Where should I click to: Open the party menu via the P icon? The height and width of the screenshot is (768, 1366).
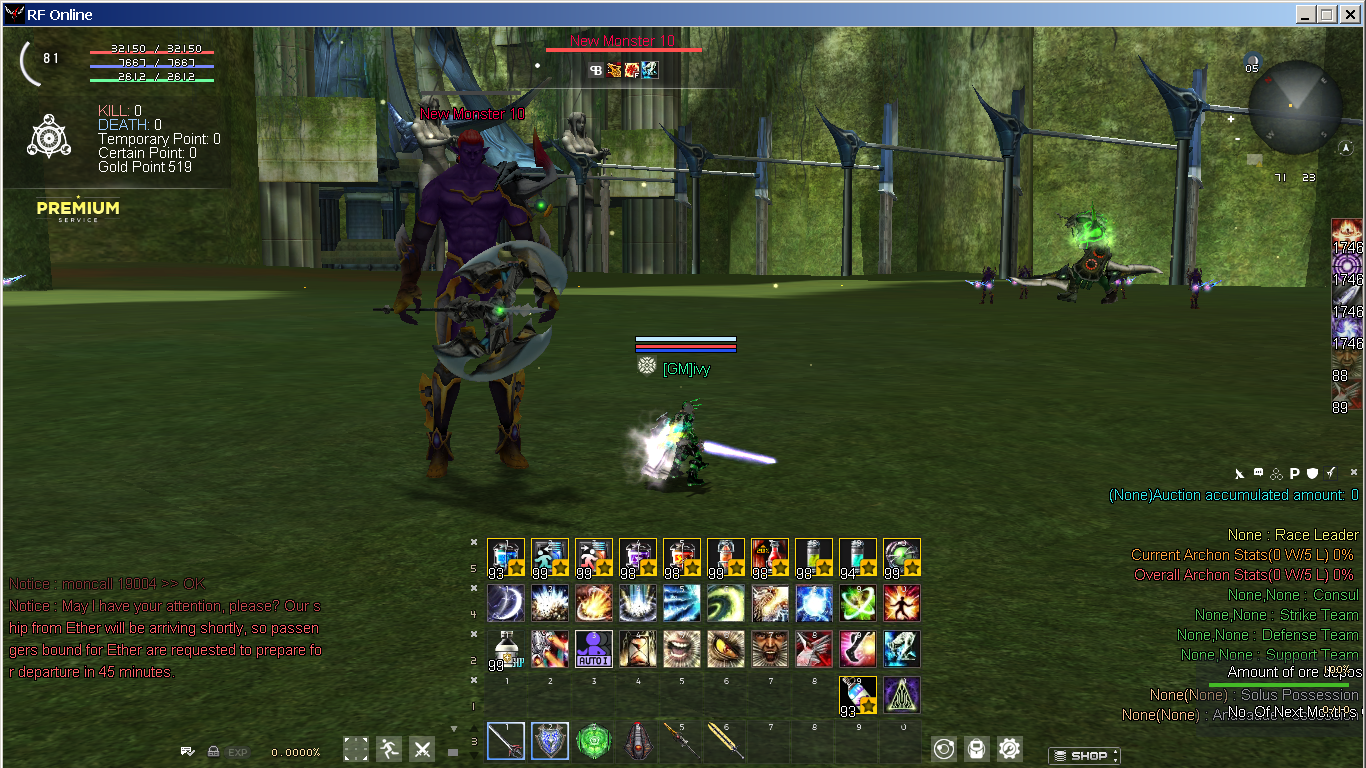pos(1295,473)
